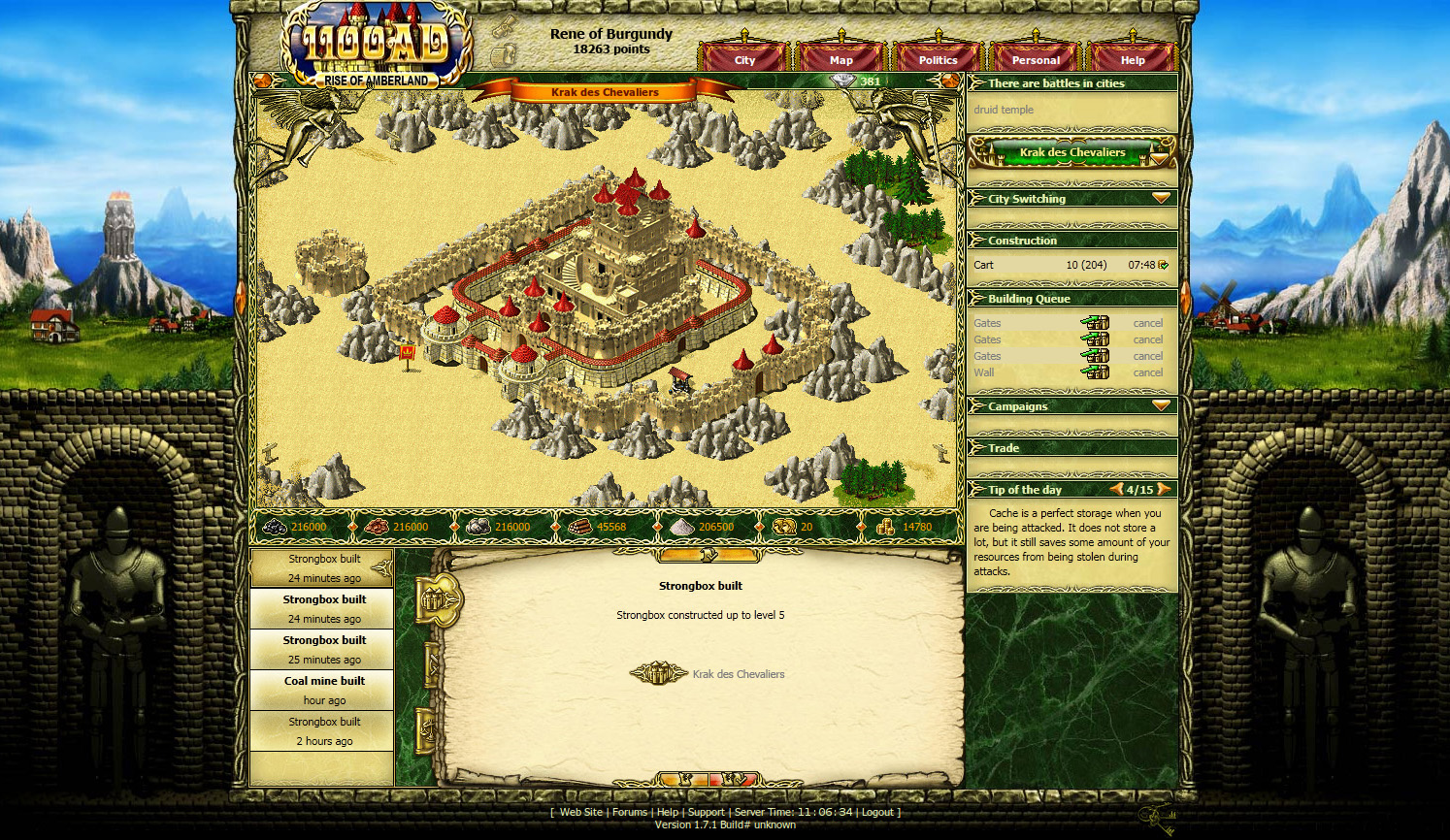Screen dimensions: 1450x840
Task: Open the Trade panel header
Action: tap(1004, 448)
